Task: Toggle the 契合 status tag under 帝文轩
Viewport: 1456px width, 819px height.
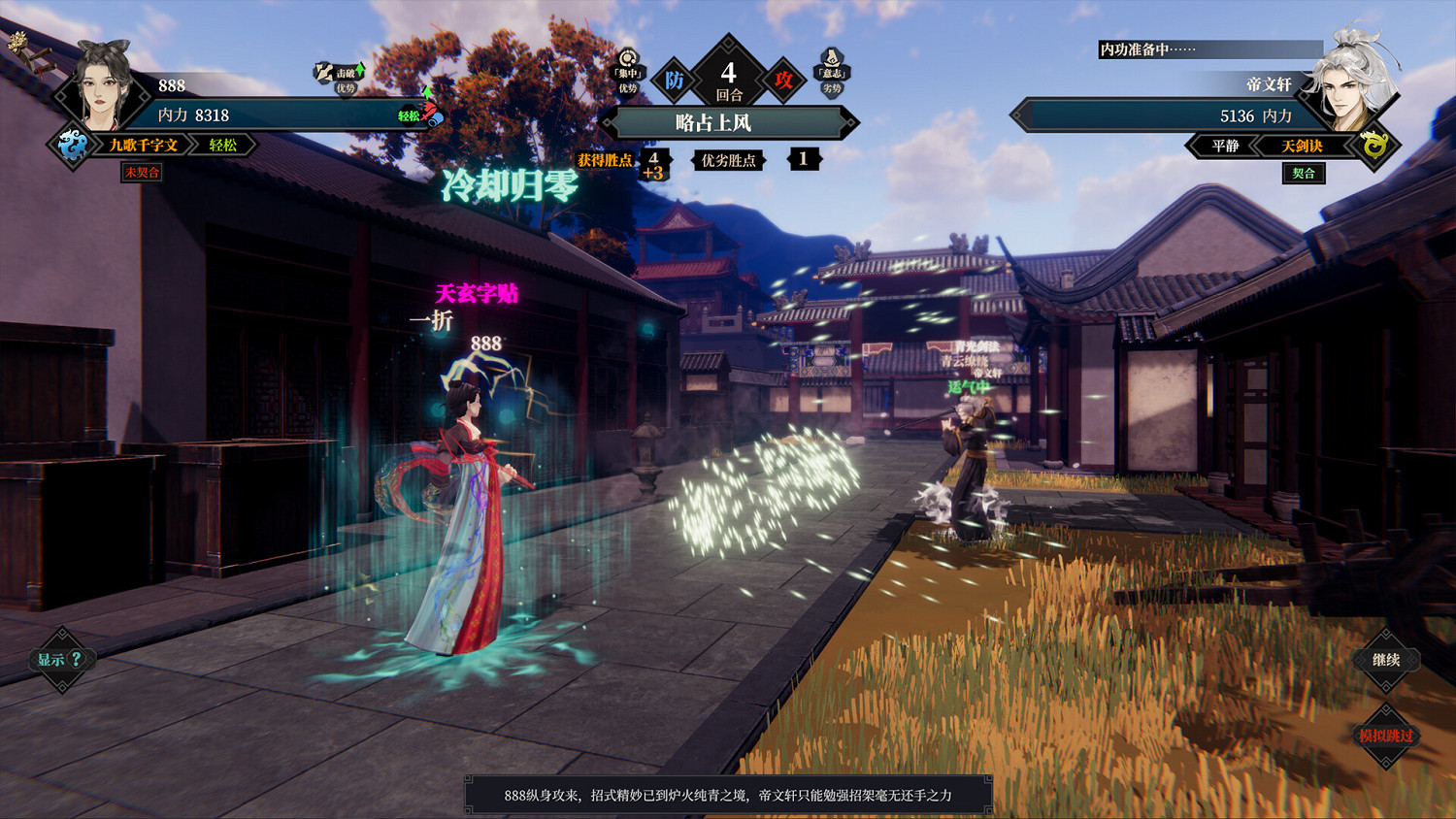Action: click(1304, 173)
